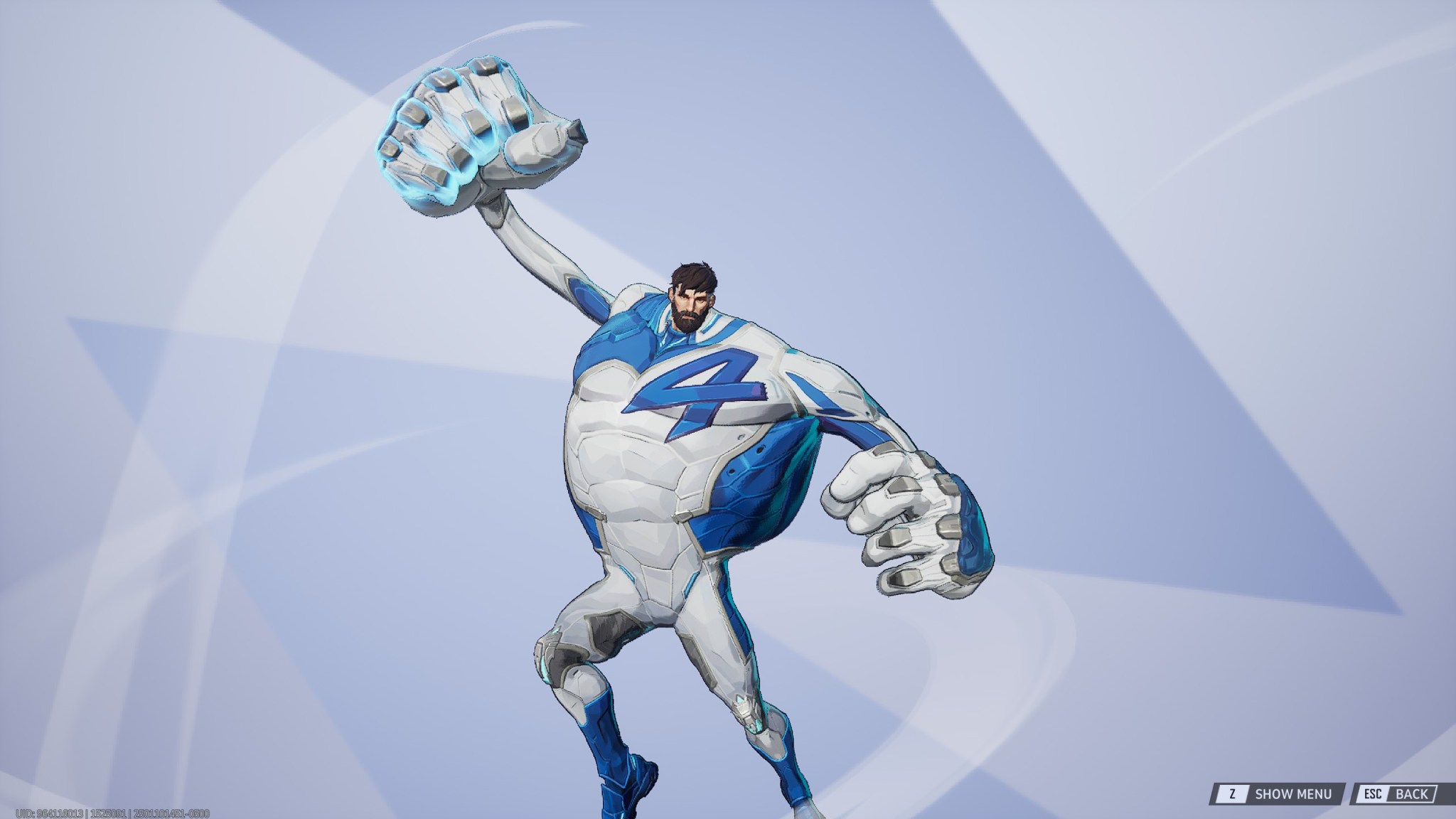Select the SHOW MENU label text

1294,792
